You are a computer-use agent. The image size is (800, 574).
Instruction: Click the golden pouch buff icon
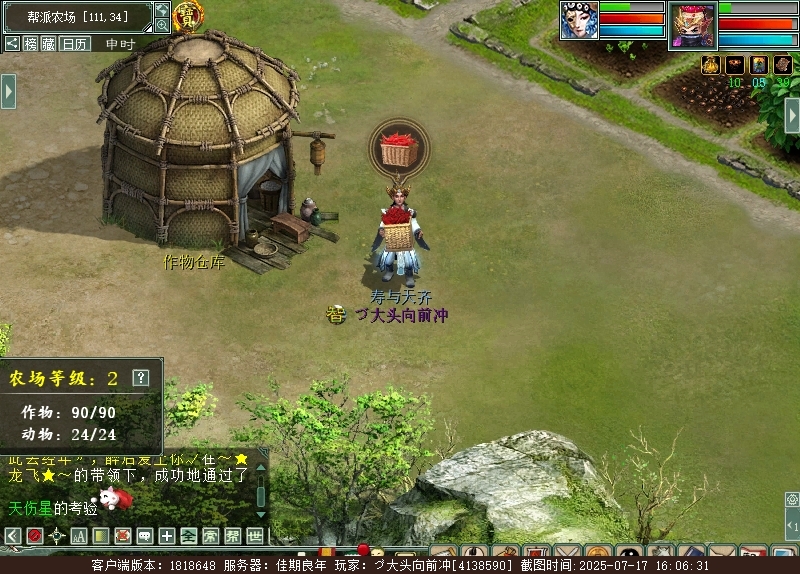tap(711, 65)
